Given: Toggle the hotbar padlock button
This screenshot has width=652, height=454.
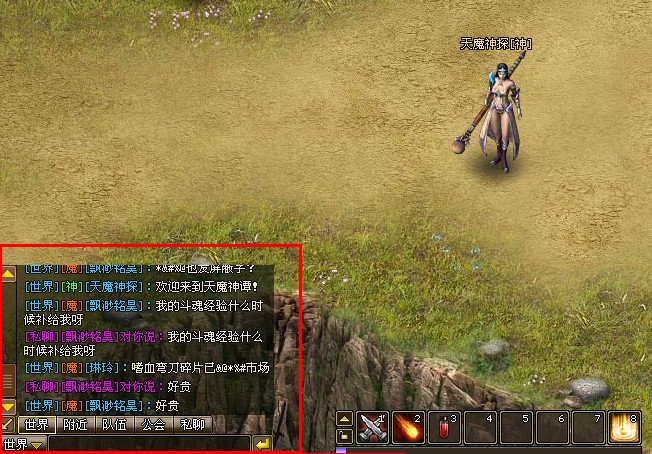Looking at the screenshot, I should 344,435.
